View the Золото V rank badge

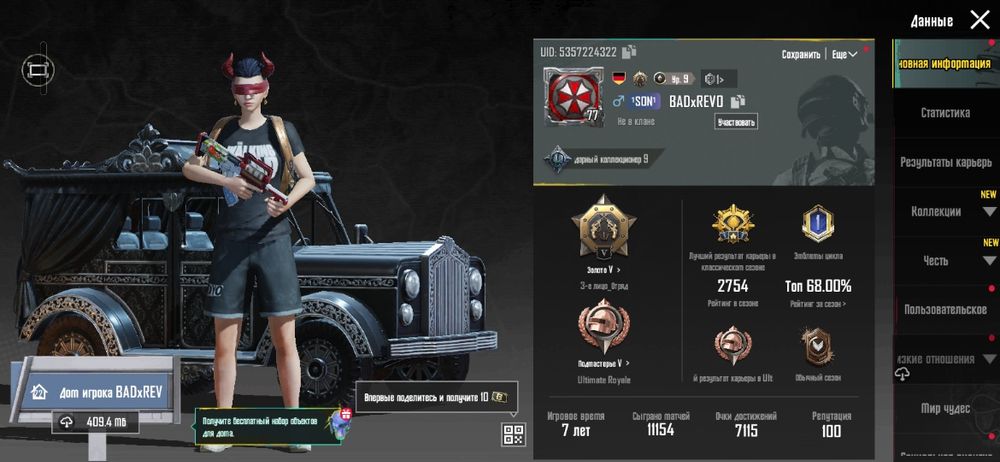tap(602, 228)
